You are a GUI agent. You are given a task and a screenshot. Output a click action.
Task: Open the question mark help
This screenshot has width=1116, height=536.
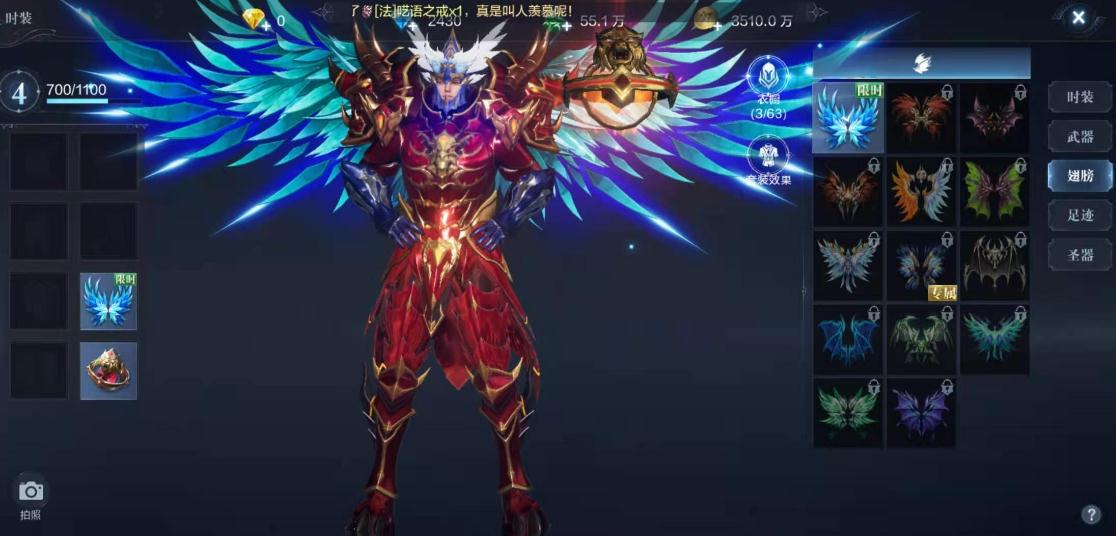coord(1090,515)
